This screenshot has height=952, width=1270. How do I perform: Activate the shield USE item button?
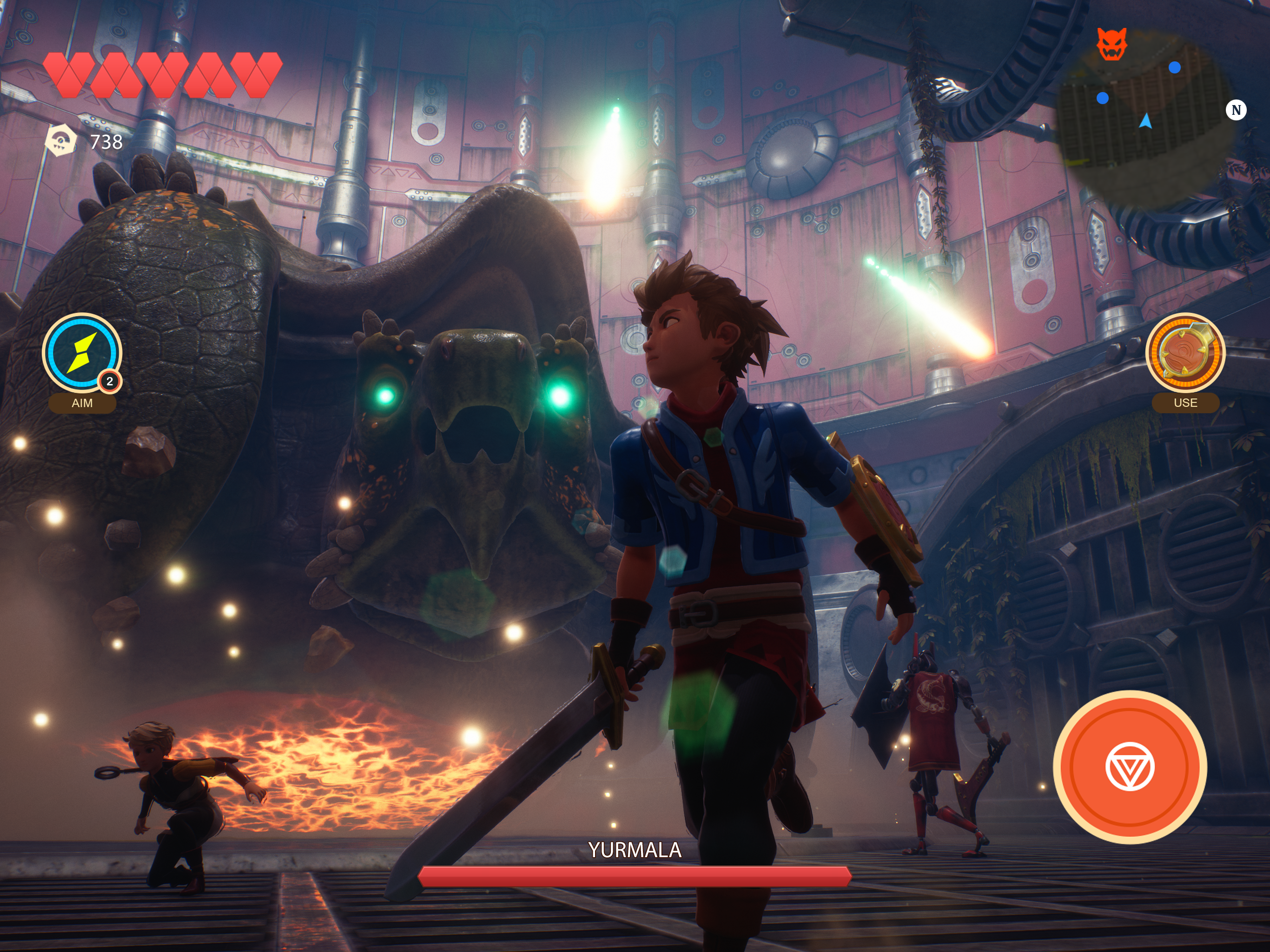(1185, 352)
